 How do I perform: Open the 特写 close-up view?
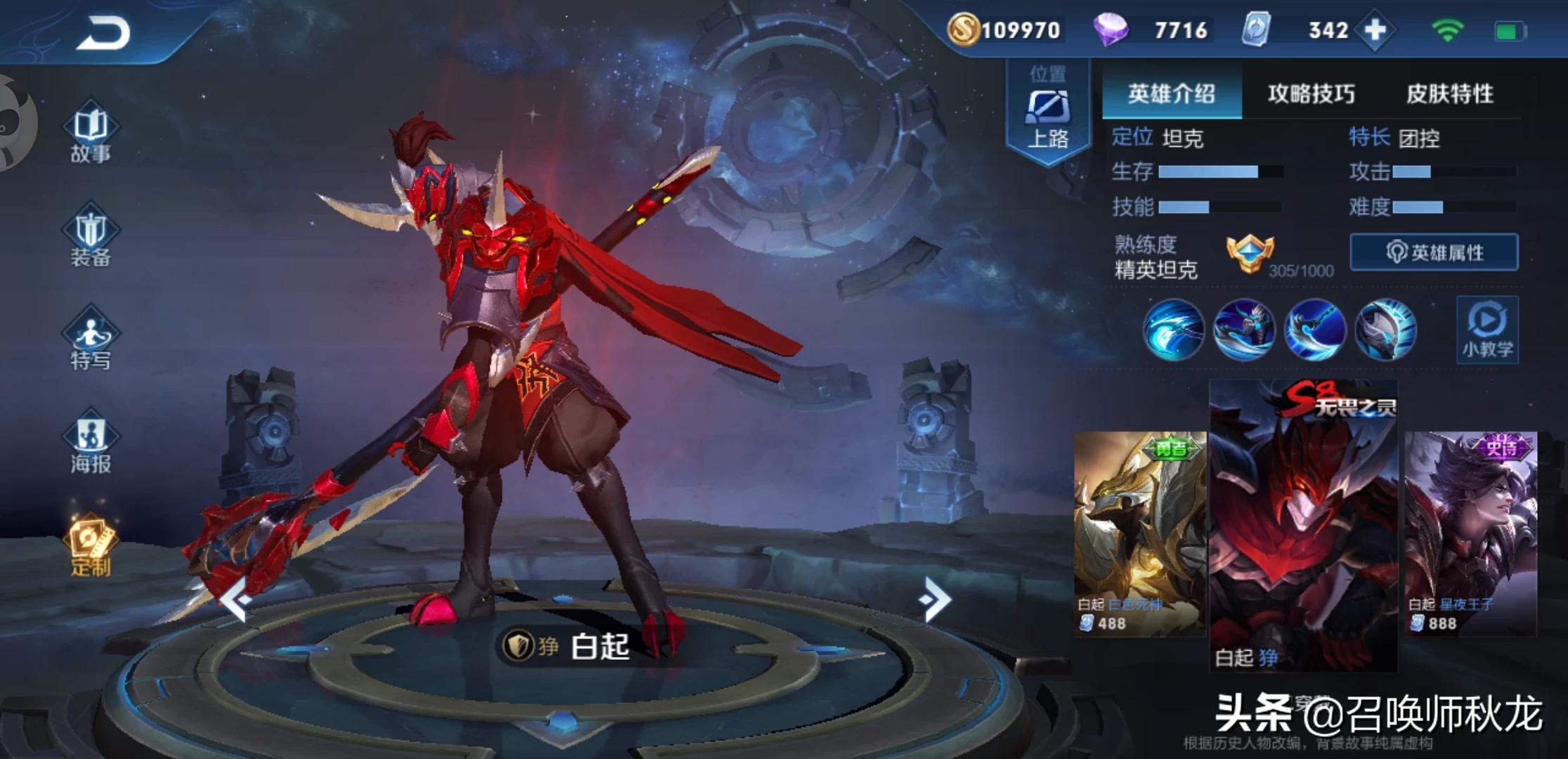coord(91,339)
